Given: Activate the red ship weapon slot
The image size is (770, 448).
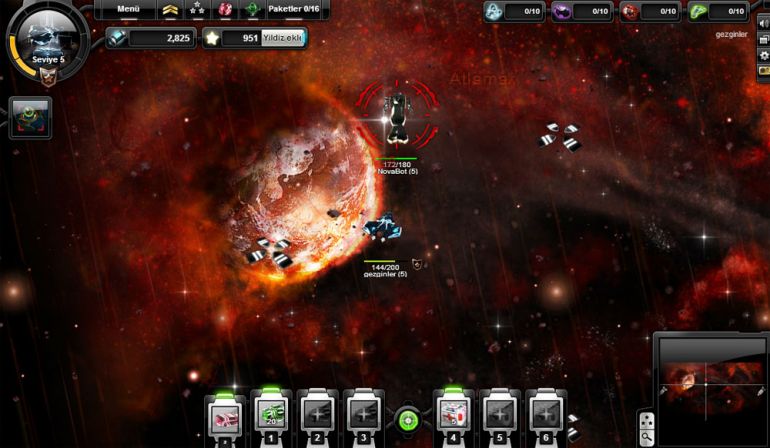Looking at the screenshot, I should click(x=226, y=414).
